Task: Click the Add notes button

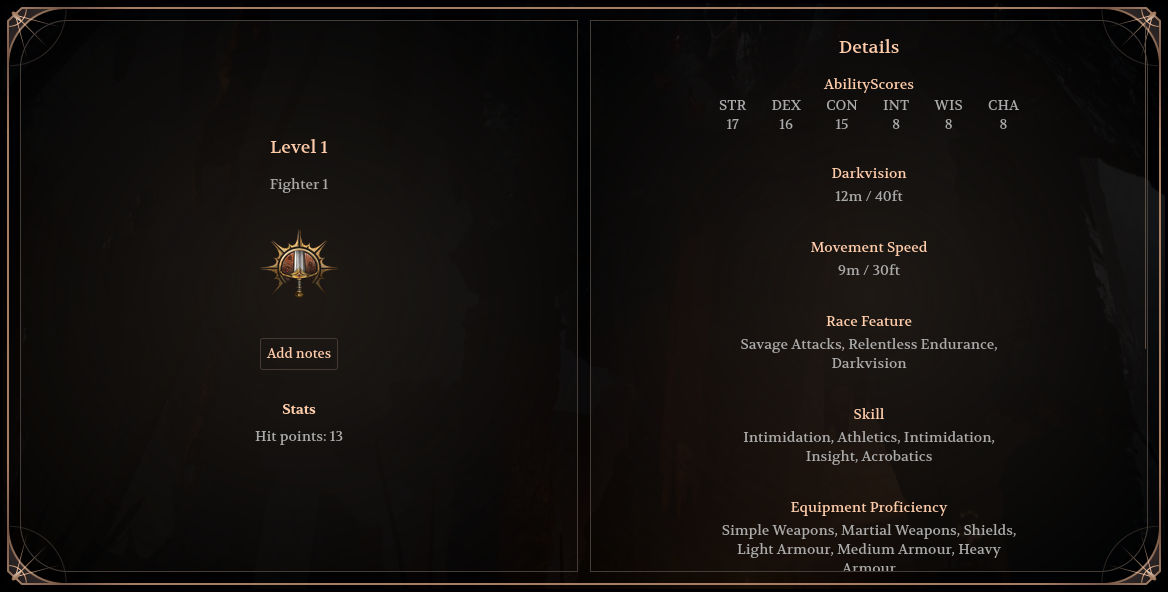Action: coord(299,354)
